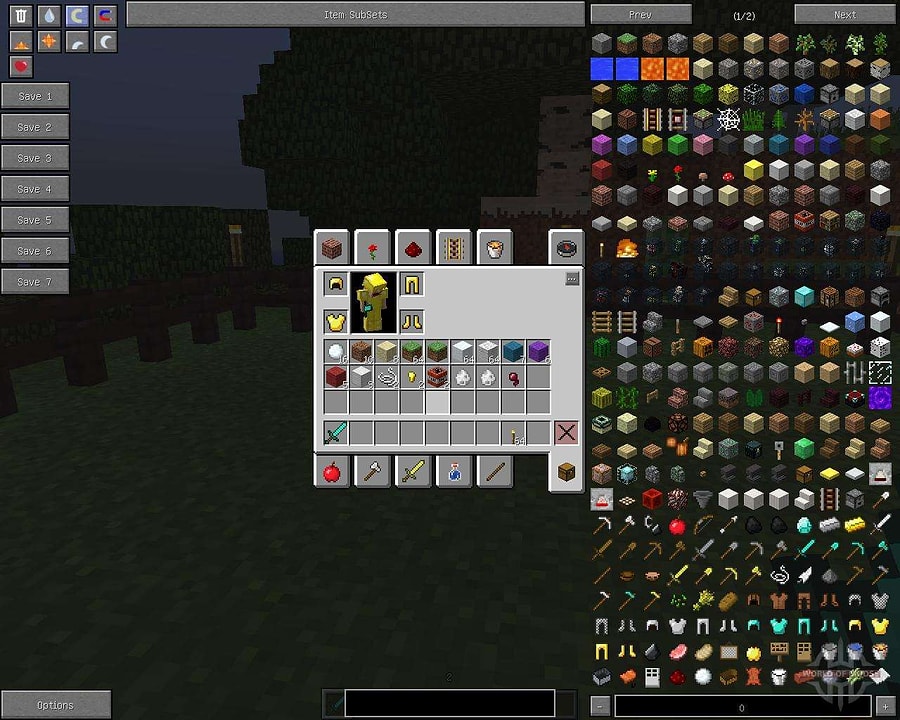This screenshot has width=900, height=720.
Task: Switch to the golden sword combat tab
Action: click(x=413, y=472)
